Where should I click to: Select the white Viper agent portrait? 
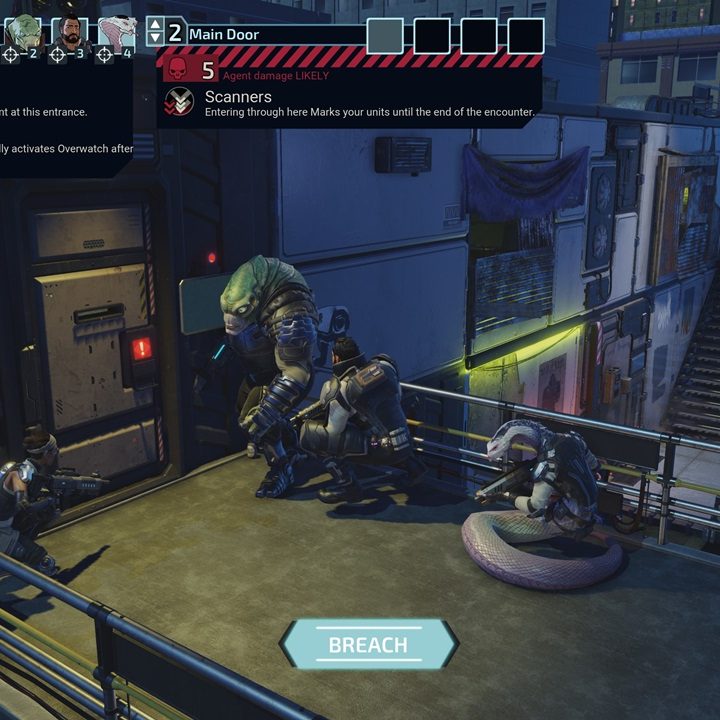point(116,32)
